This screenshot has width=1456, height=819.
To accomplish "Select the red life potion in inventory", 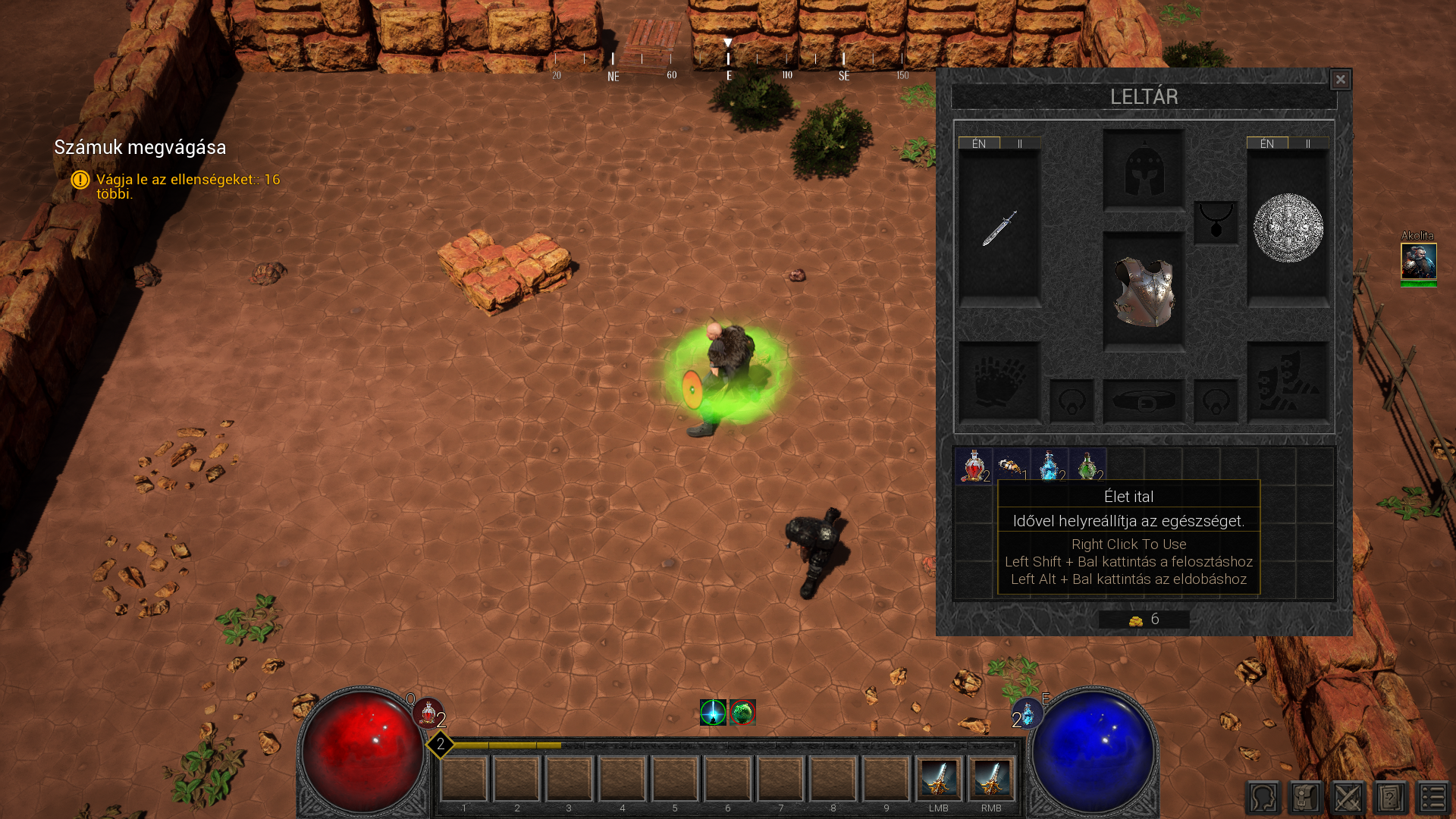I will (974, 466).
